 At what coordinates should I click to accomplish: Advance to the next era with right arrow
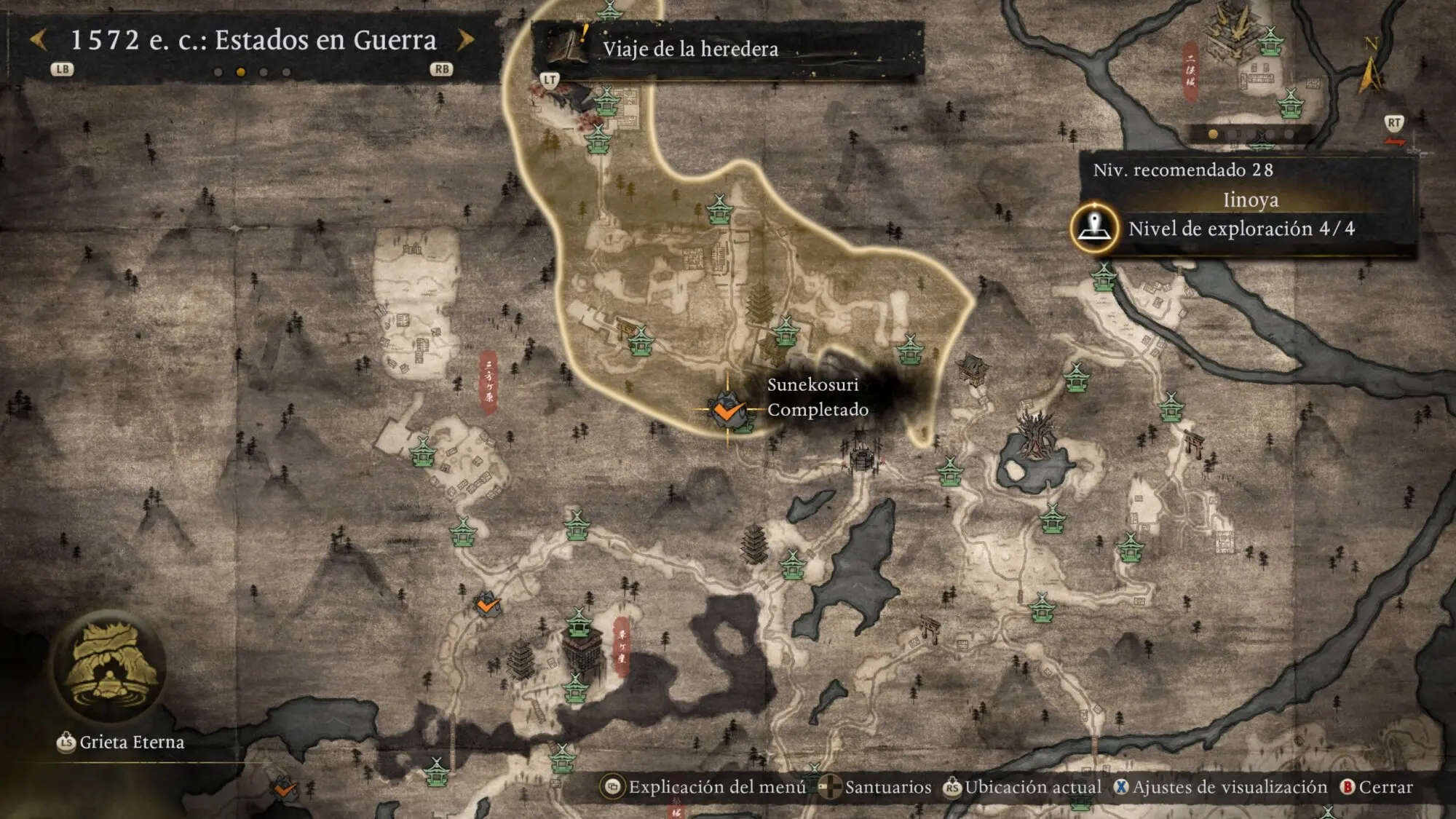466,40
